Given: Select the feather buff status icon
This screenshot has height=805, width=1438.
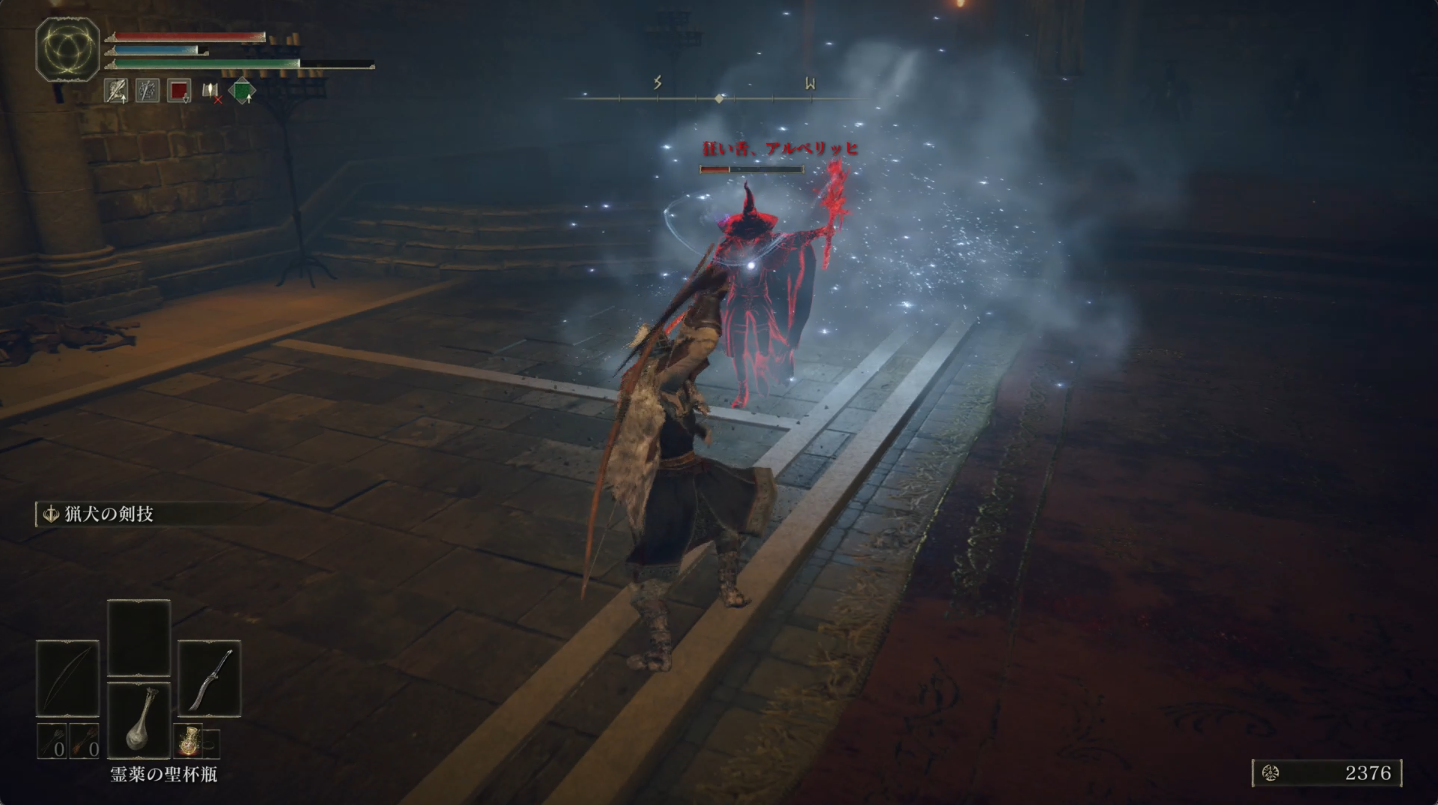Looking at the screenshot, I should click(x=116, y=91).
